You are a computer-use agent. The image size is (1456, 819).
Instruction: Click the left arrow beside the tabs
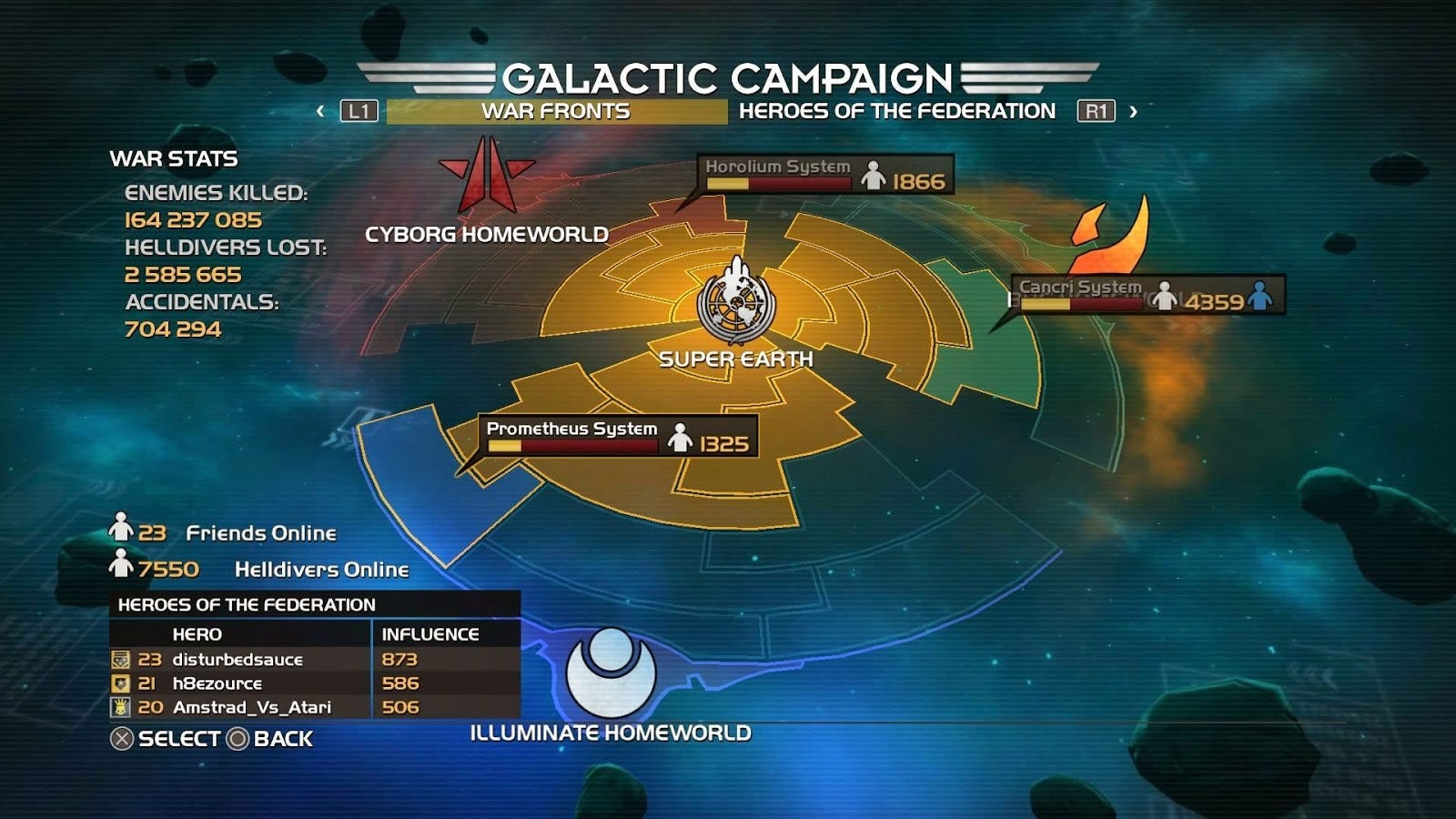320,111
